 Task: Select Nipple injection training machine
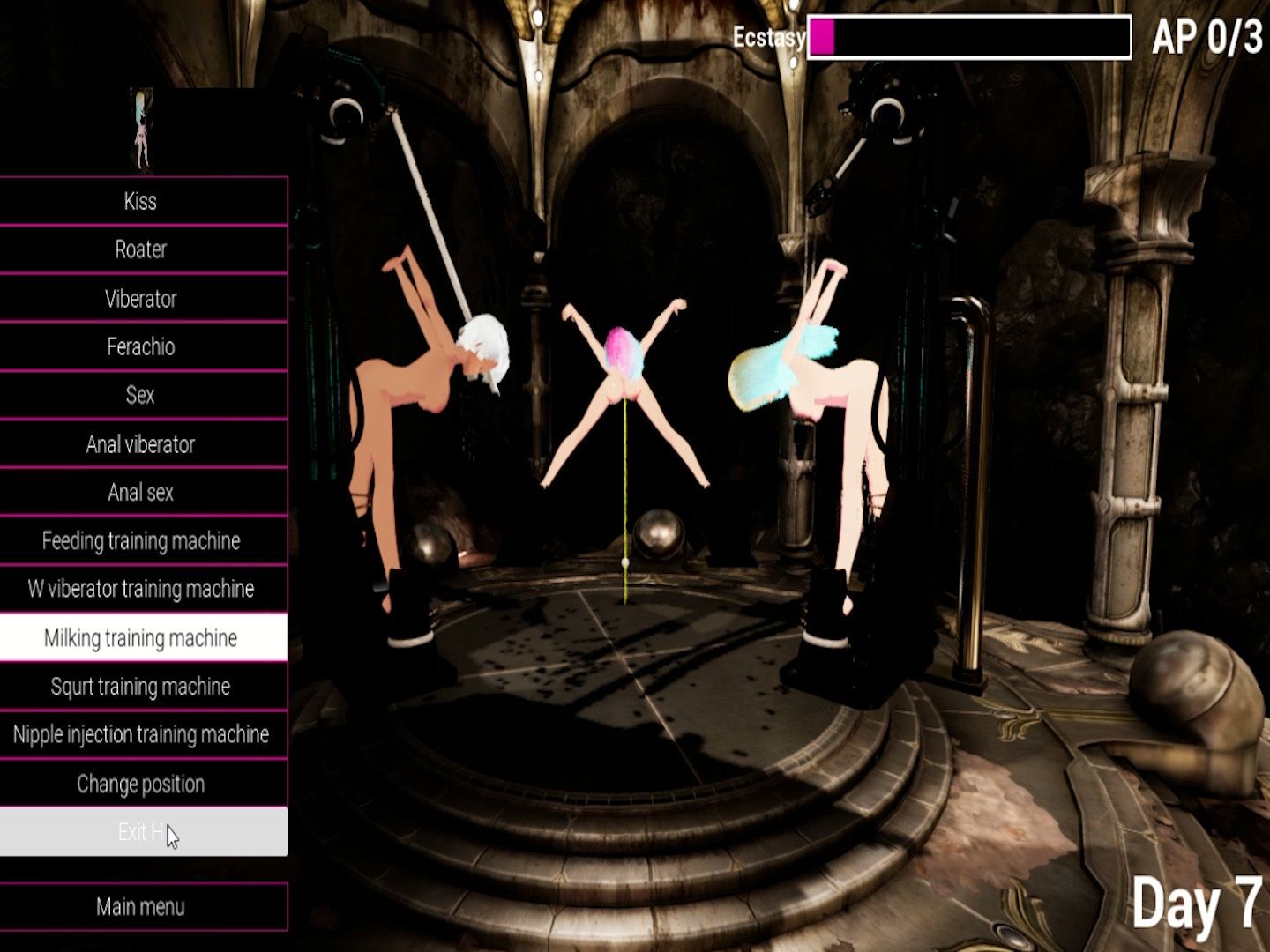point(141,734)
